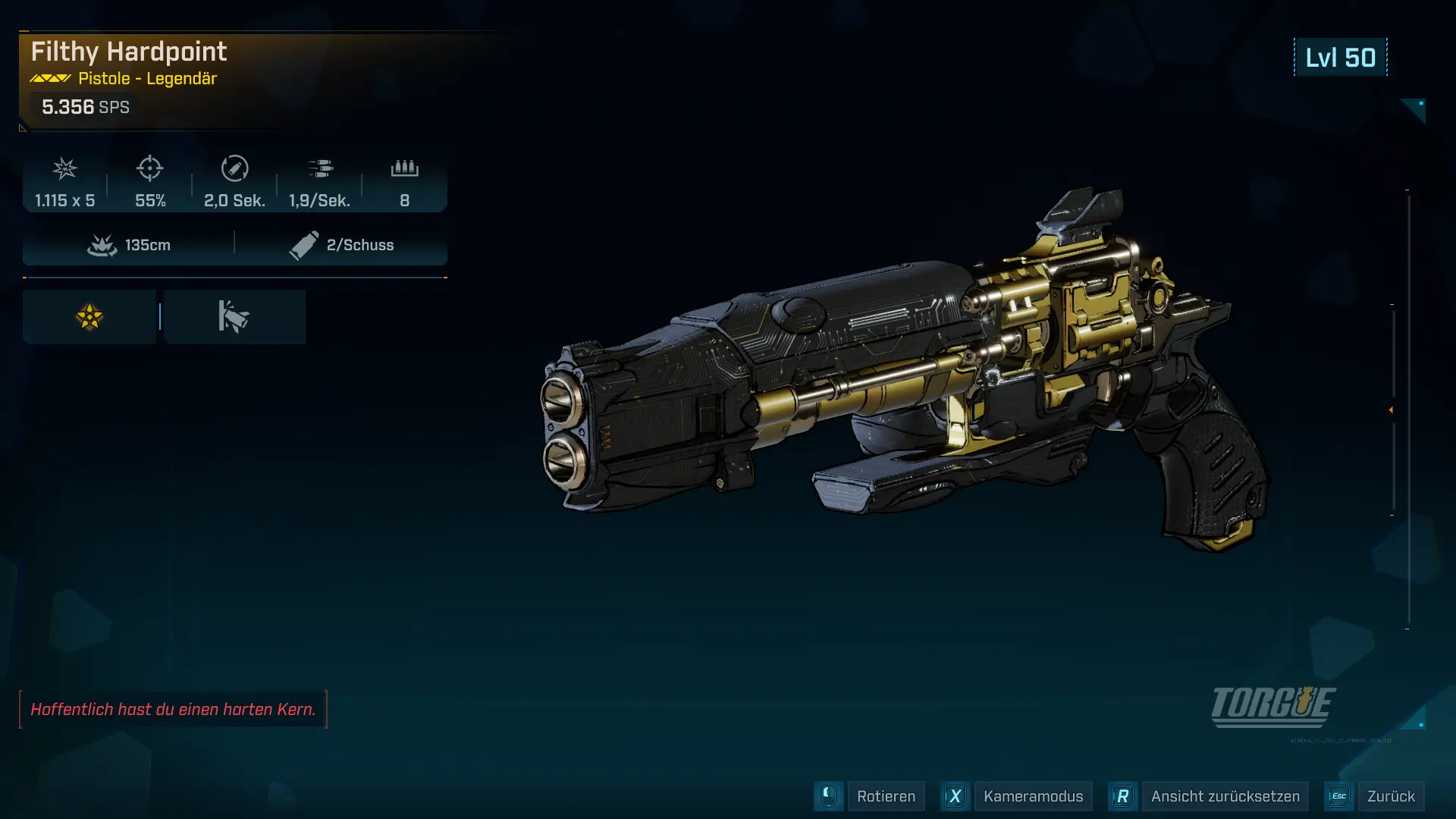Viewport: 1456px width, 819px height.
Task: Select the explosive damage icon showing 1.115 x 5
Action: (64, 169)
